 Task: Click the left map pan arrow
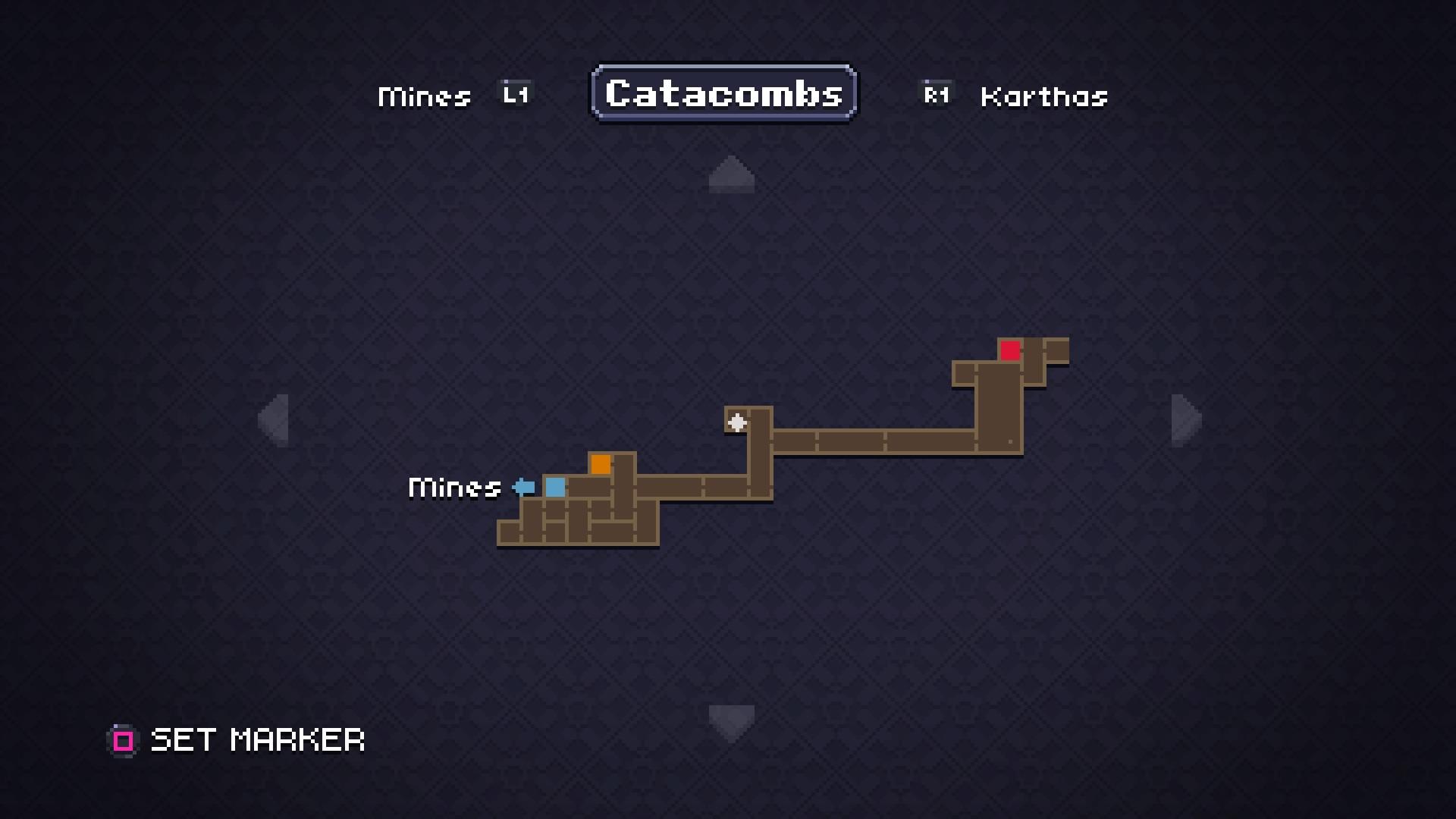tap(274, 419)
